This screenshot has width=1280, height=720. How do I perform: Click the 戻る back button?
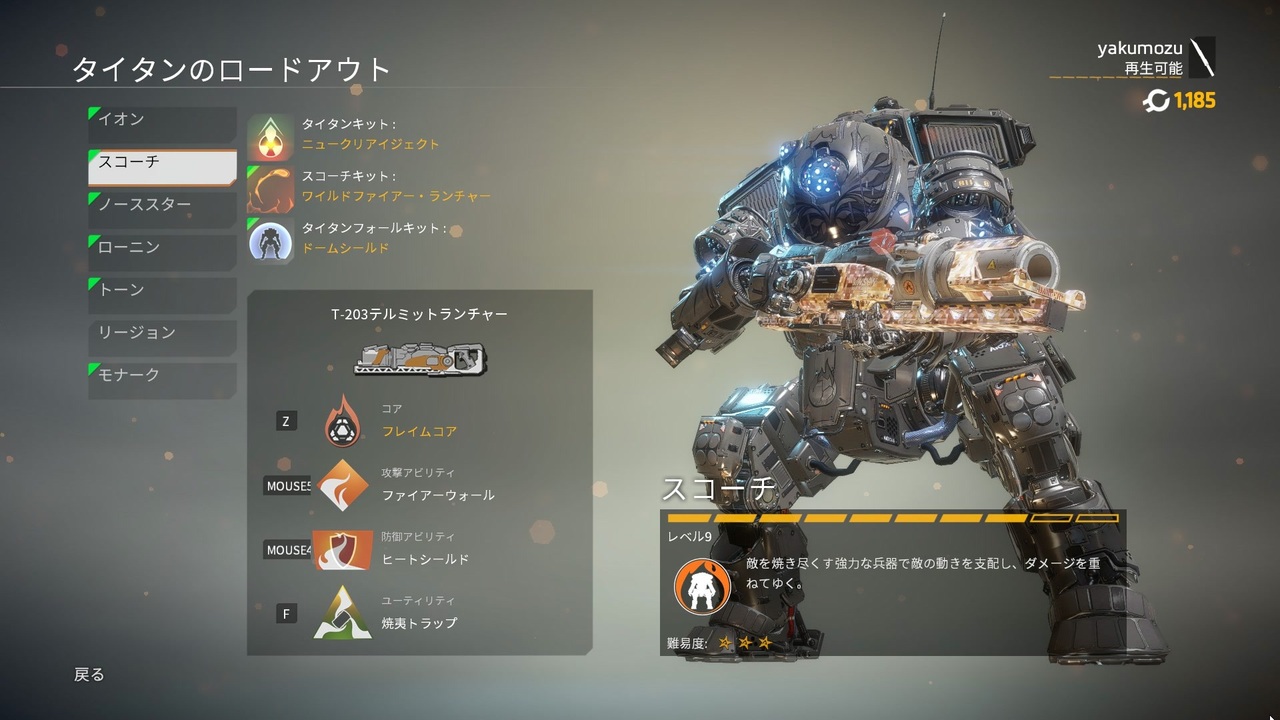tap(90, 674)
